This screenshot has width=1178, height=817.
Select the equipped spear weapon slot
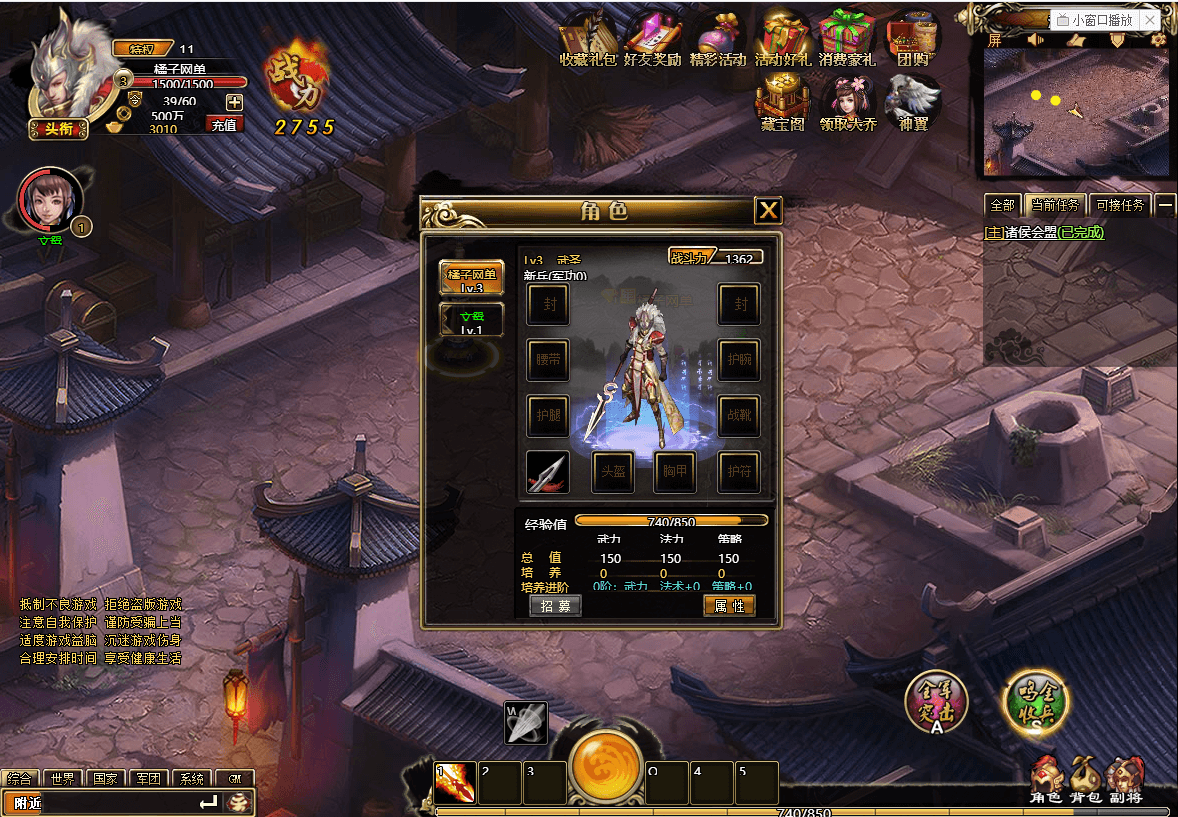[548, 471]
